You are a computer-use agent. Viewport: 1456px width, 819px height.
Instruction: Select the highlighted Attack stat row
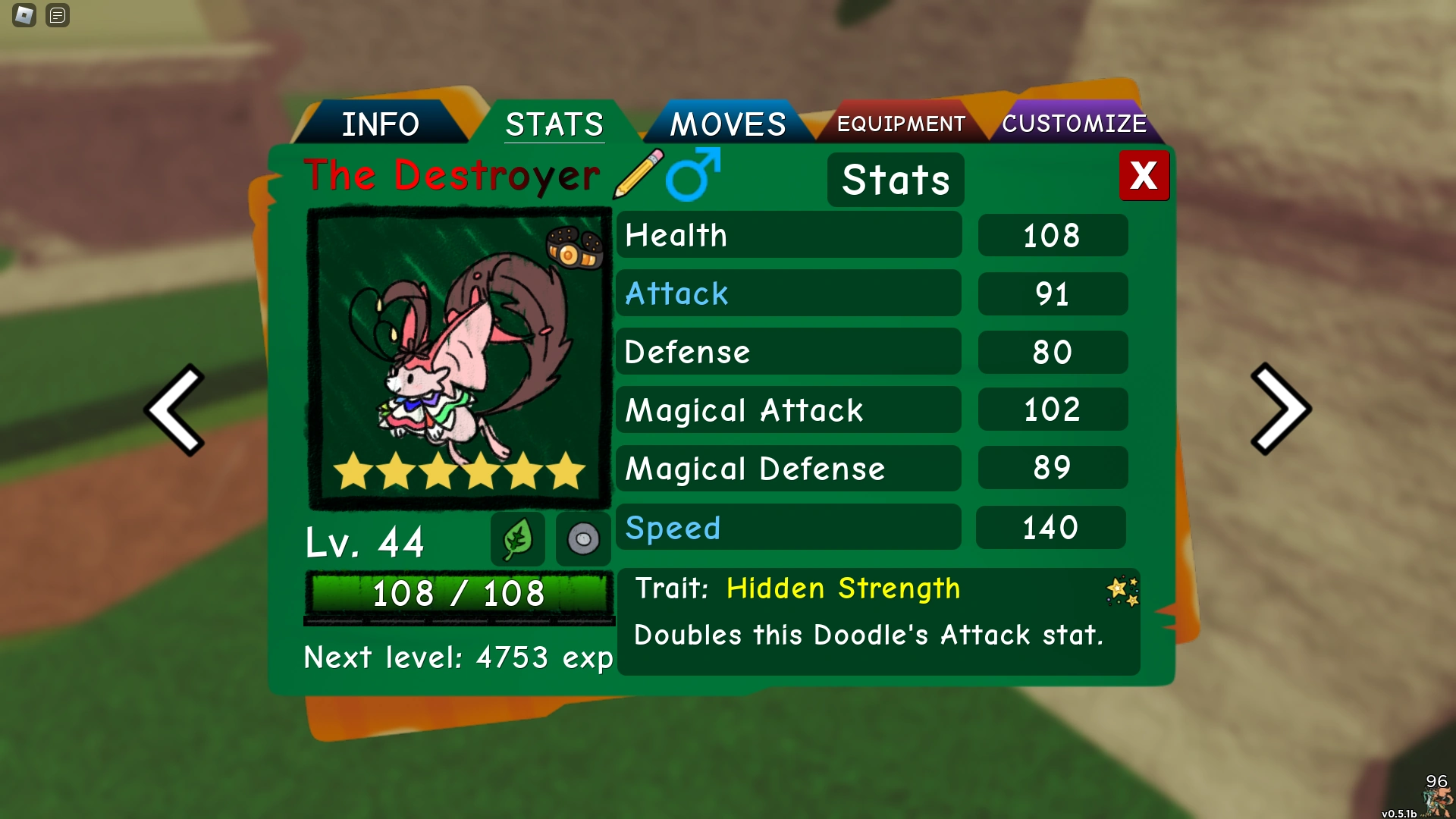[789, 293]
